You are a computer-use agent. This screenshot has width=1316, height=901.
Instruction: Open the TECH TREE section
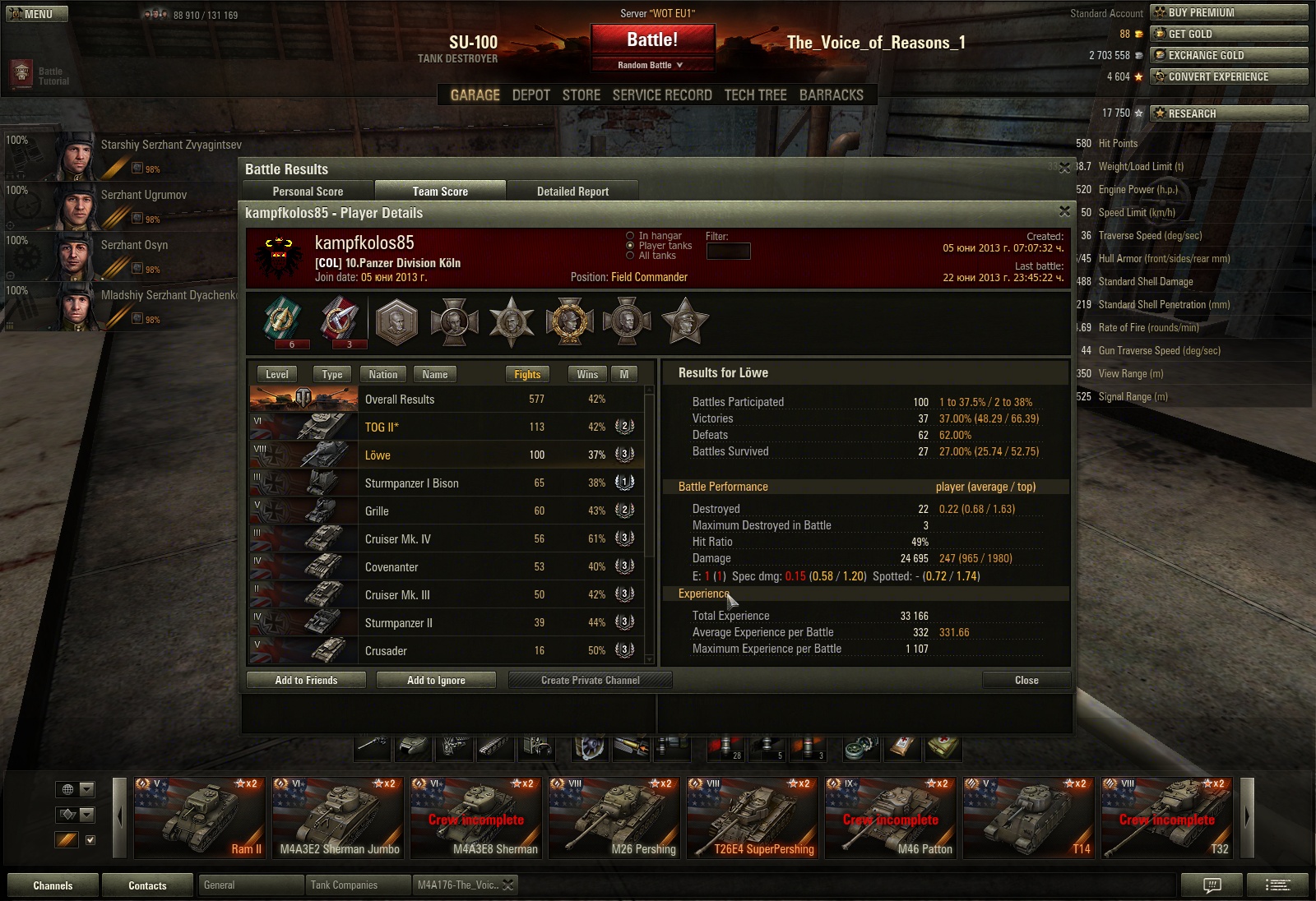[755, 95]
